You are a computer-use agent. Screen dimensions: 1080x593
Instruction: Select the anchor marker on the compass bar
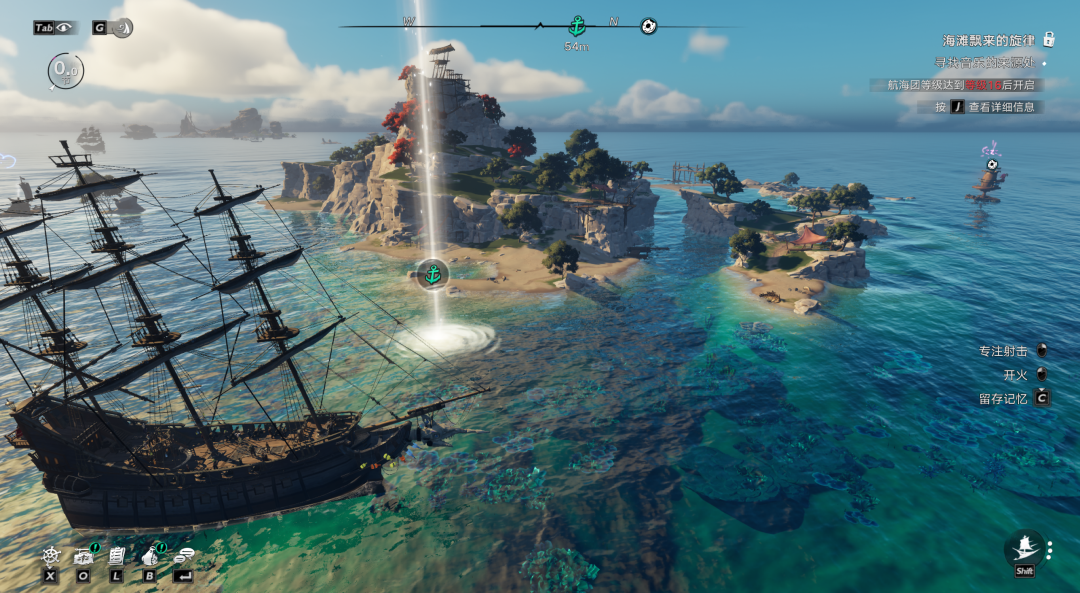click(577, 26)
